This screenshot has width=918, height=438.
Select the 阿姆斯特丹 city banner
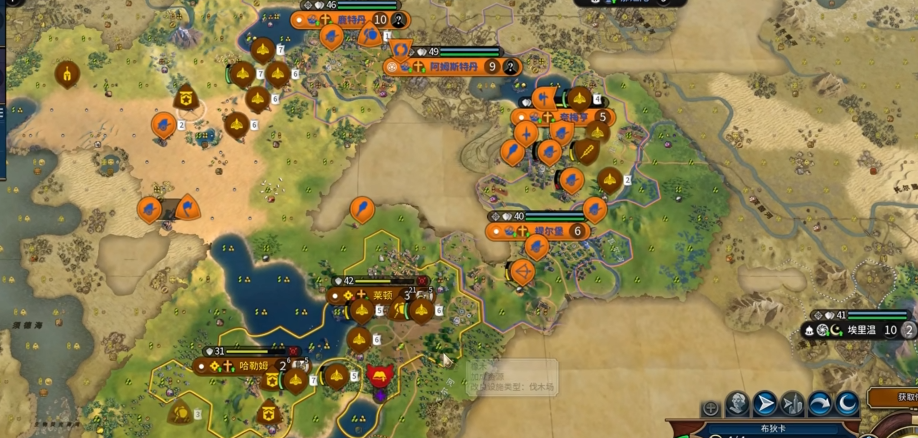tap(449, 67)
